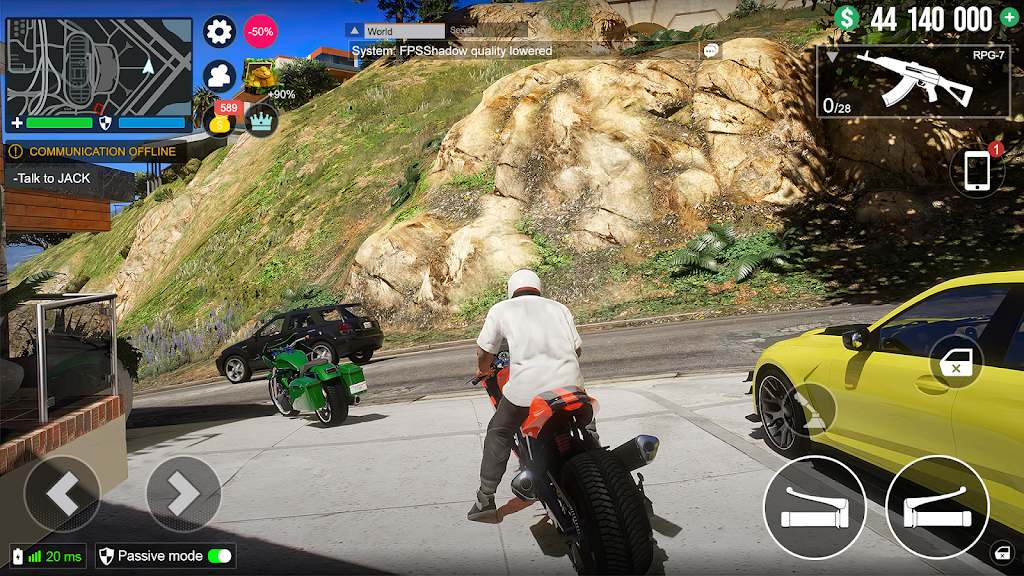Expand the minimap
The width and height of the screenshot is (1024, 576).
click(99, 67)
